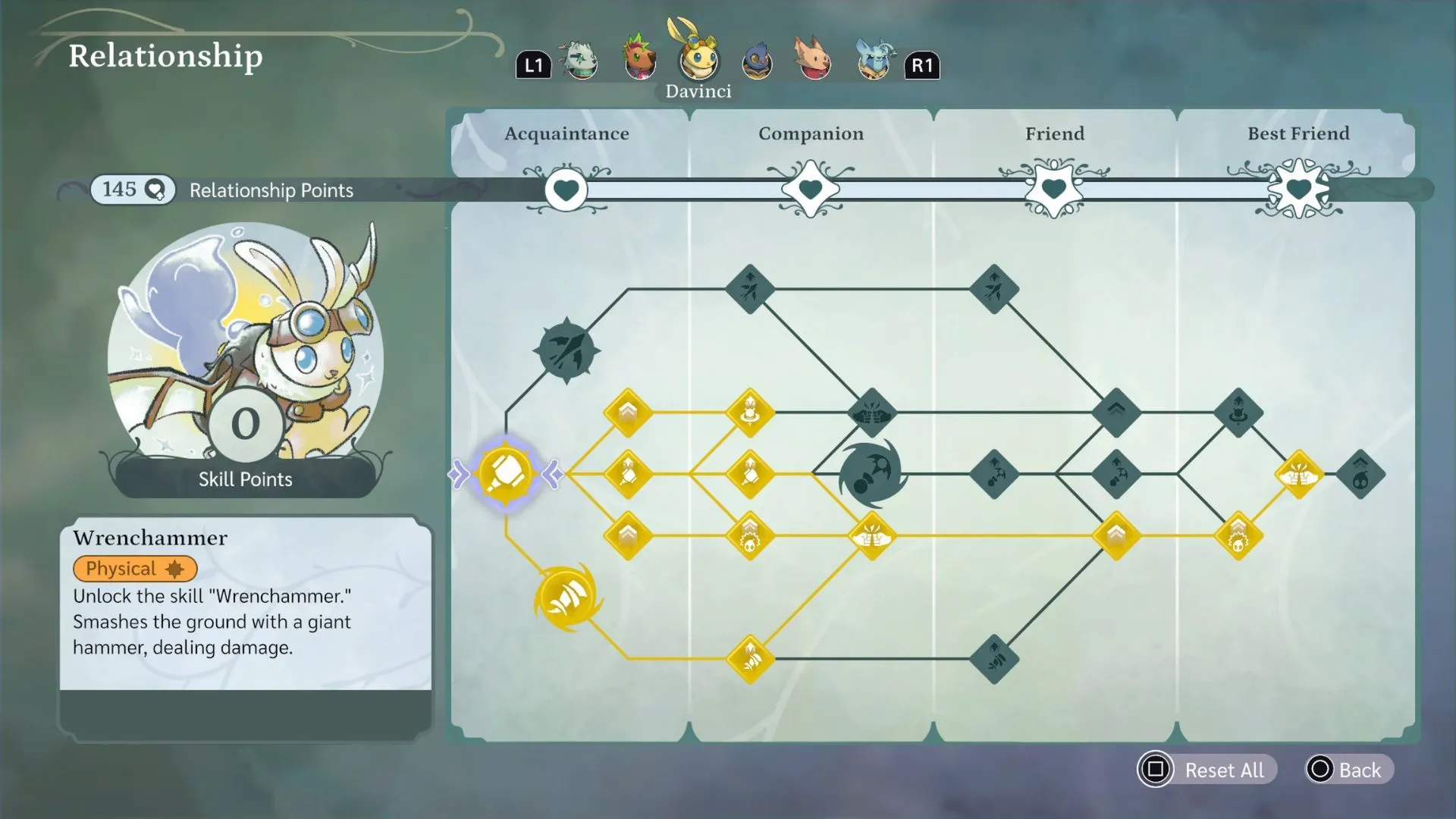Select the skull bomb node at far right
This screenshot has width=1456, height=819.
pyautogui.click(x=1361, y=474)
